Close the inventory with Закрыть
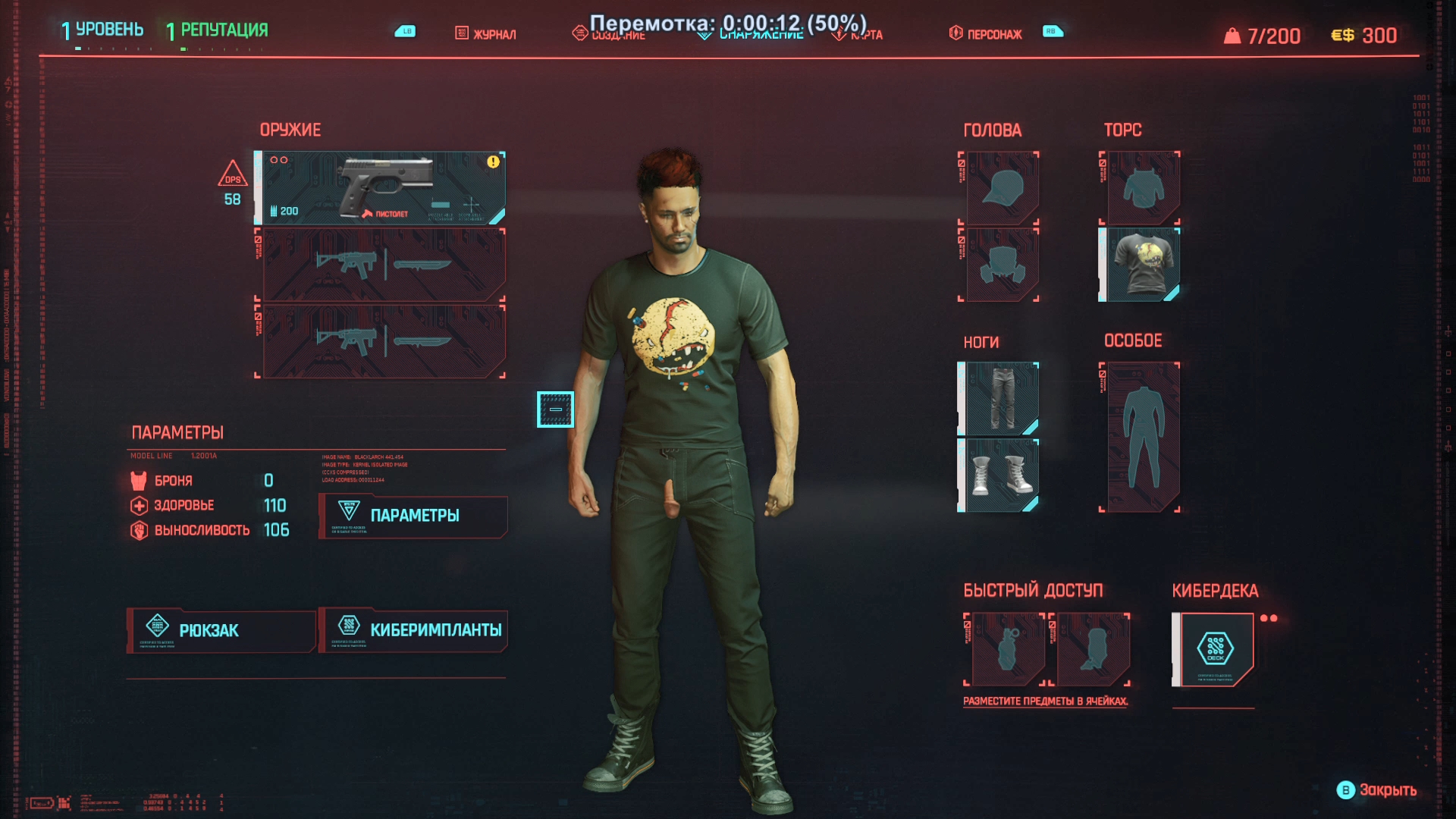Screen dimensions: 1456x819 pos(1377,790)
